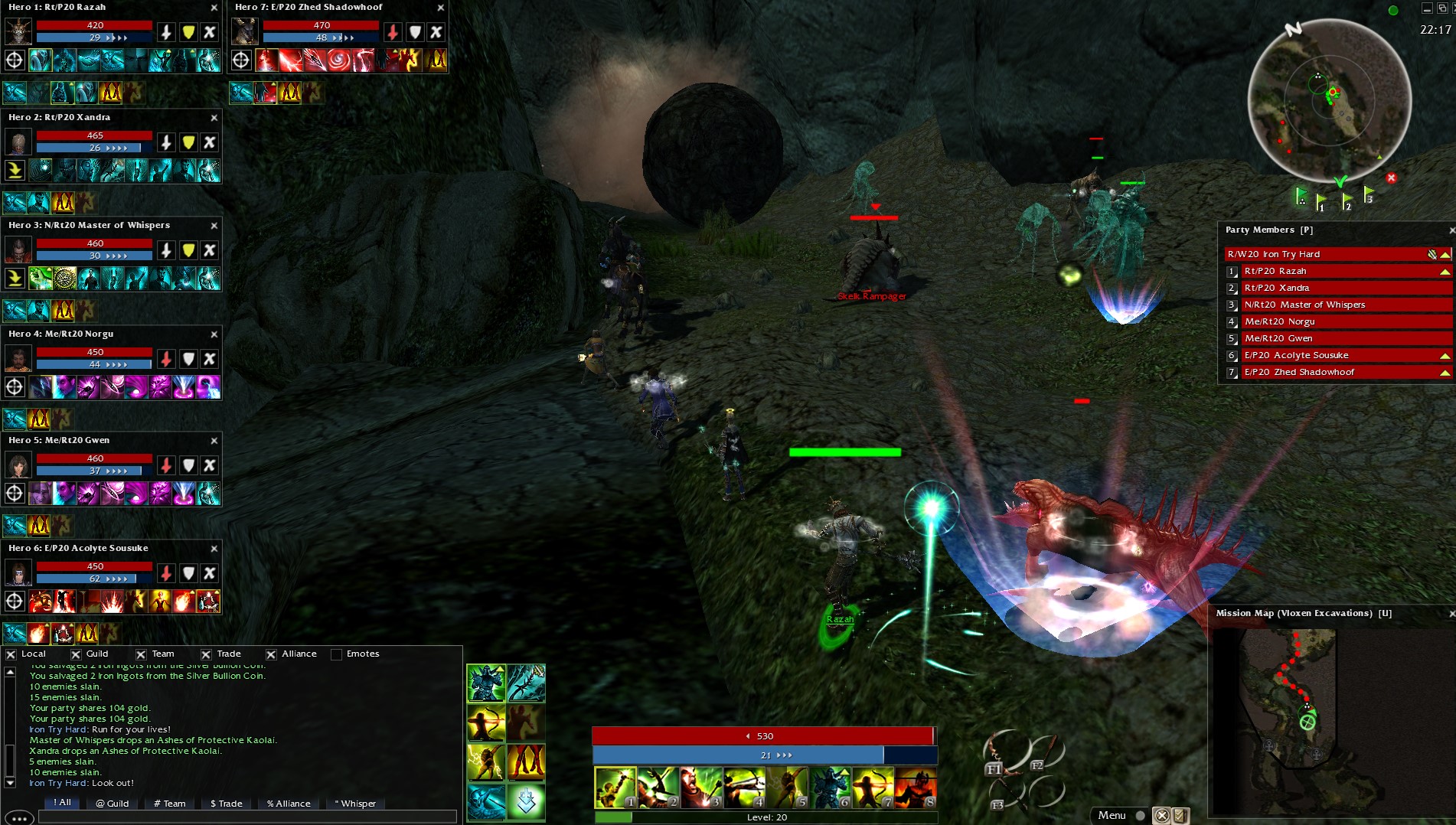Close the Party Members window
This screenshot has width=1456, height=825.
(1451, 230)
